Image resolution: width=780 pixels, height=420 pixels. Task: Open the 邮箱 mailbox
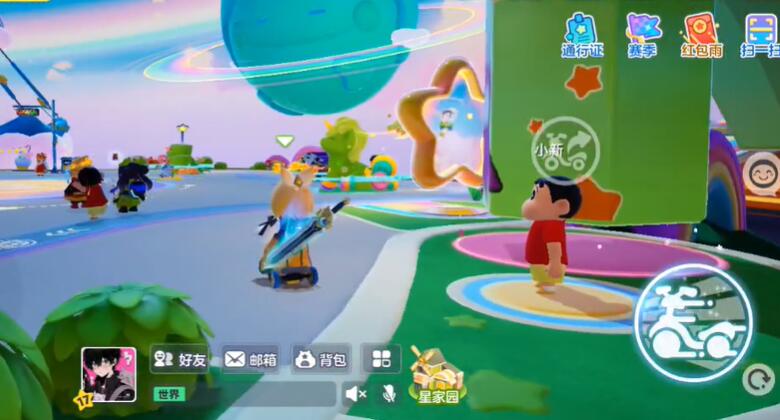click(250, 359)
